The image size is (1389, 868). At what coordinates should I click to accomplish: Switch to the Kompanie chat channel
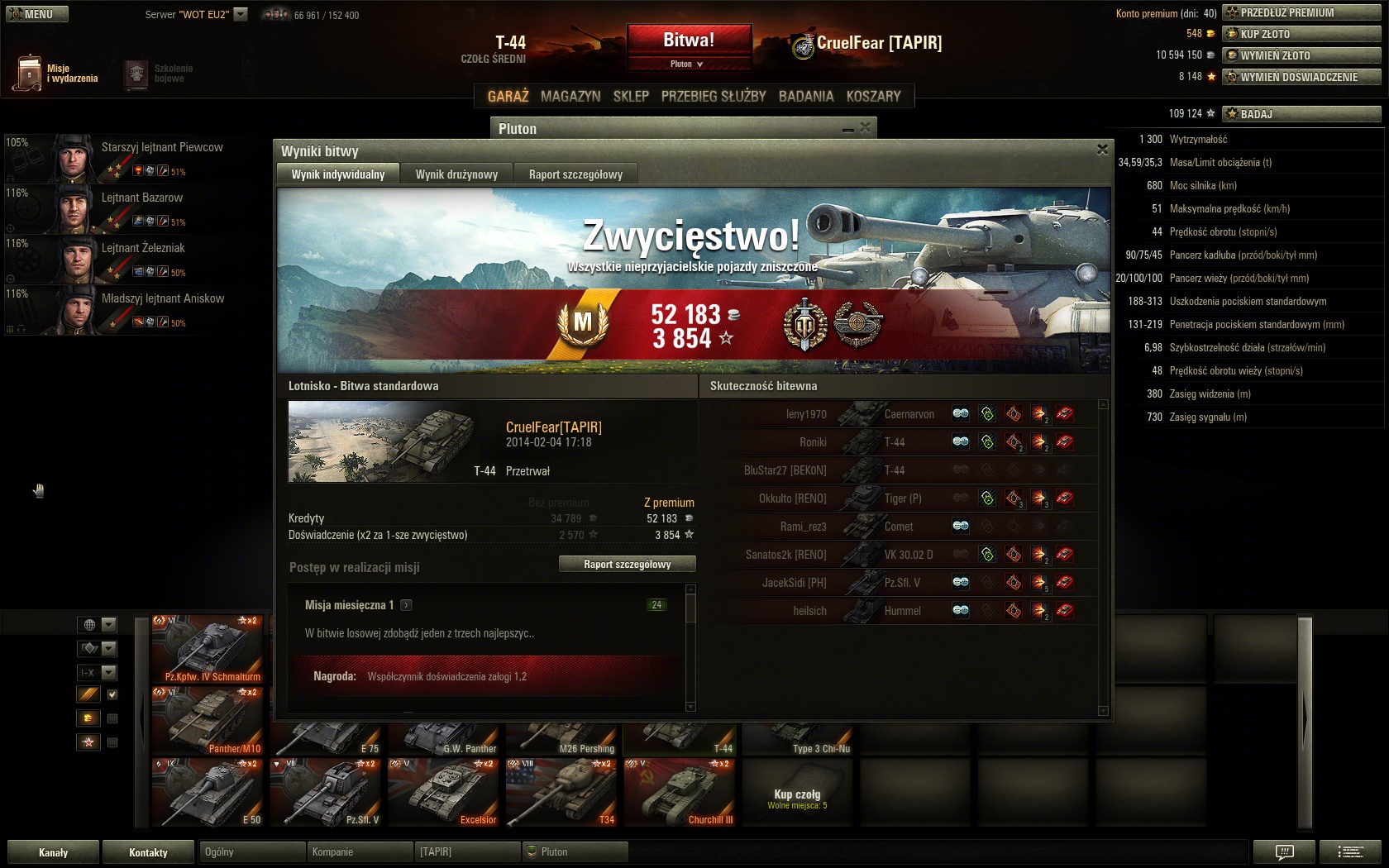[360, 852]
